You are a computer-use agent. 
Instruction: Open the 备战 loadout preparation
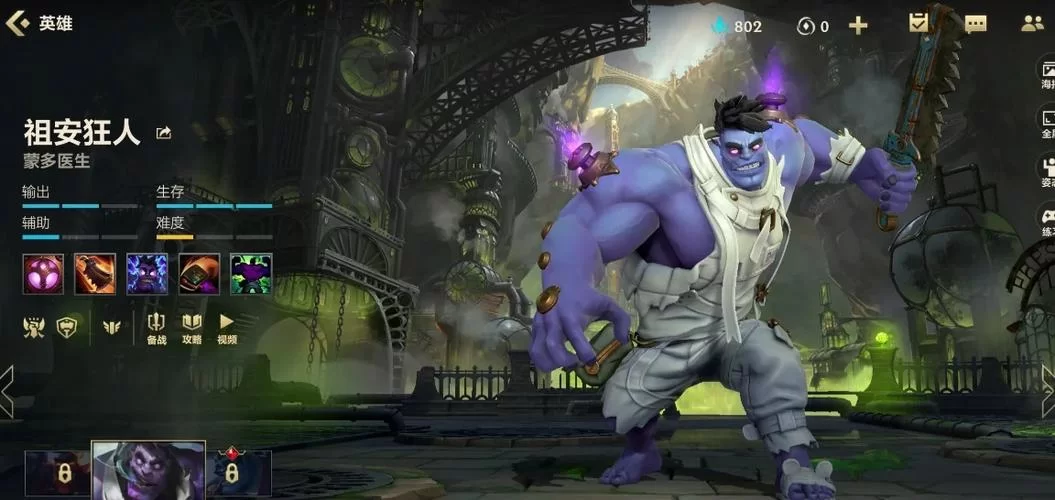(157, 327)
